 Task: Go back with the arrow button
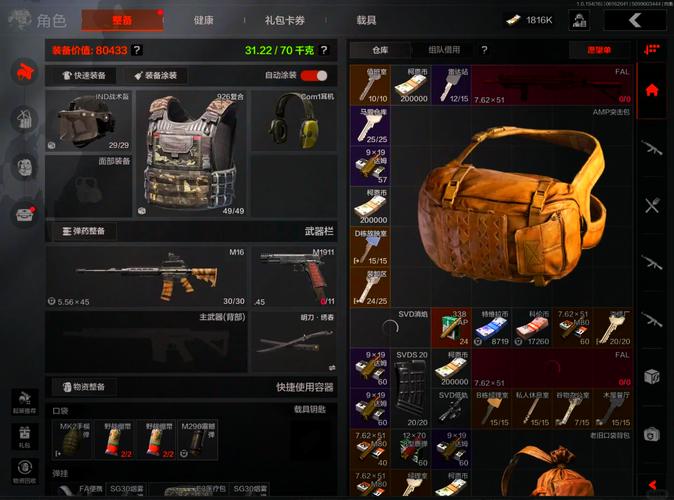tap(634, 20)
